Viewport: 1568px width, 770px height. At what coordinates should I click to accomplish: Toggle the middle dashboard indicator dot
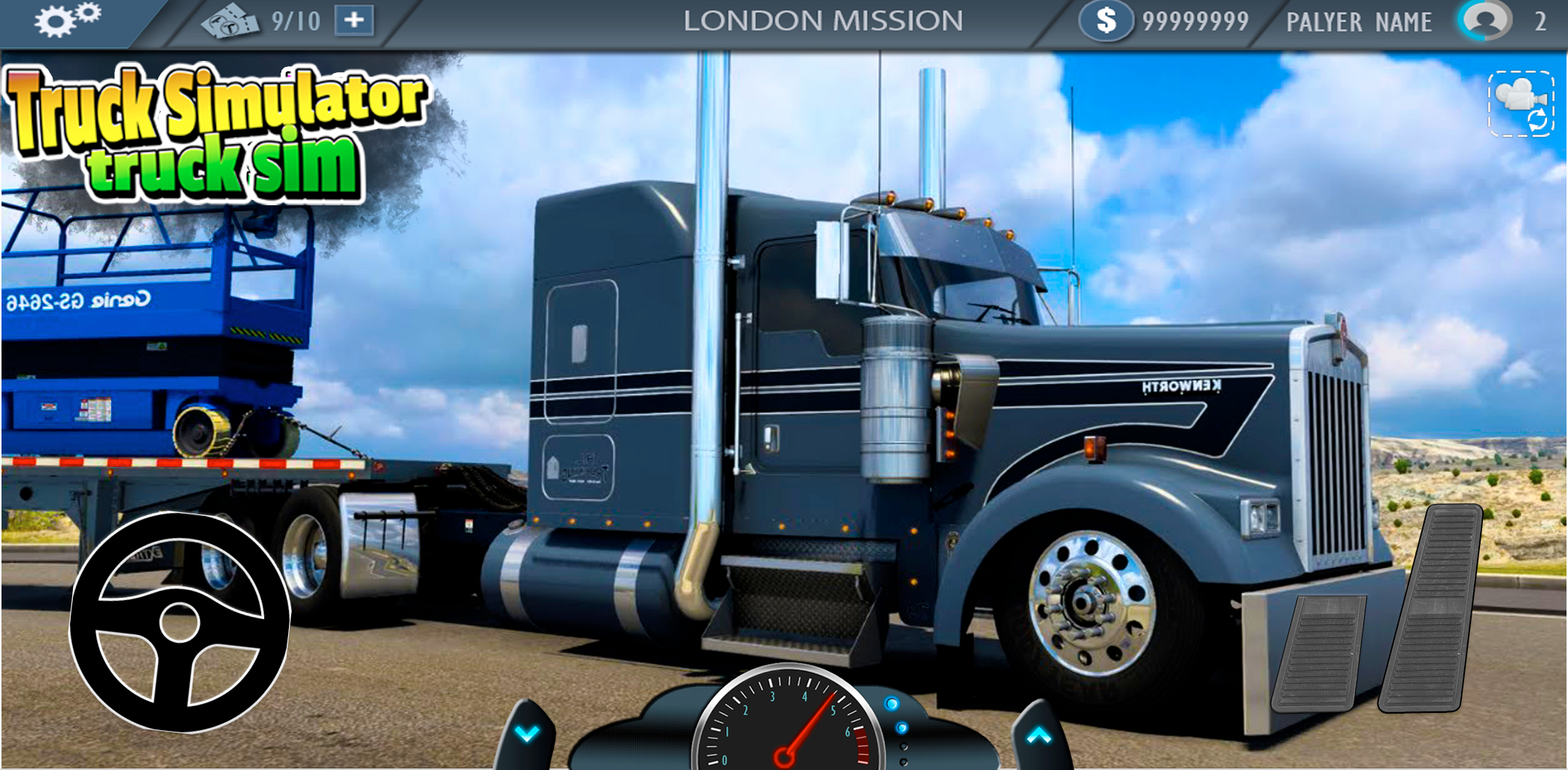(901, 729)
